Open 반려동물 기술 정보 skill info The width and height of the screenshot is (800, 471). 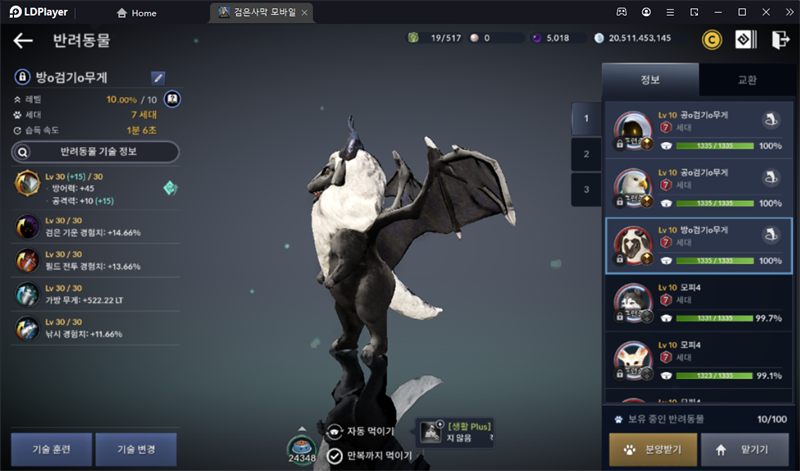click(x=95, y=152)
